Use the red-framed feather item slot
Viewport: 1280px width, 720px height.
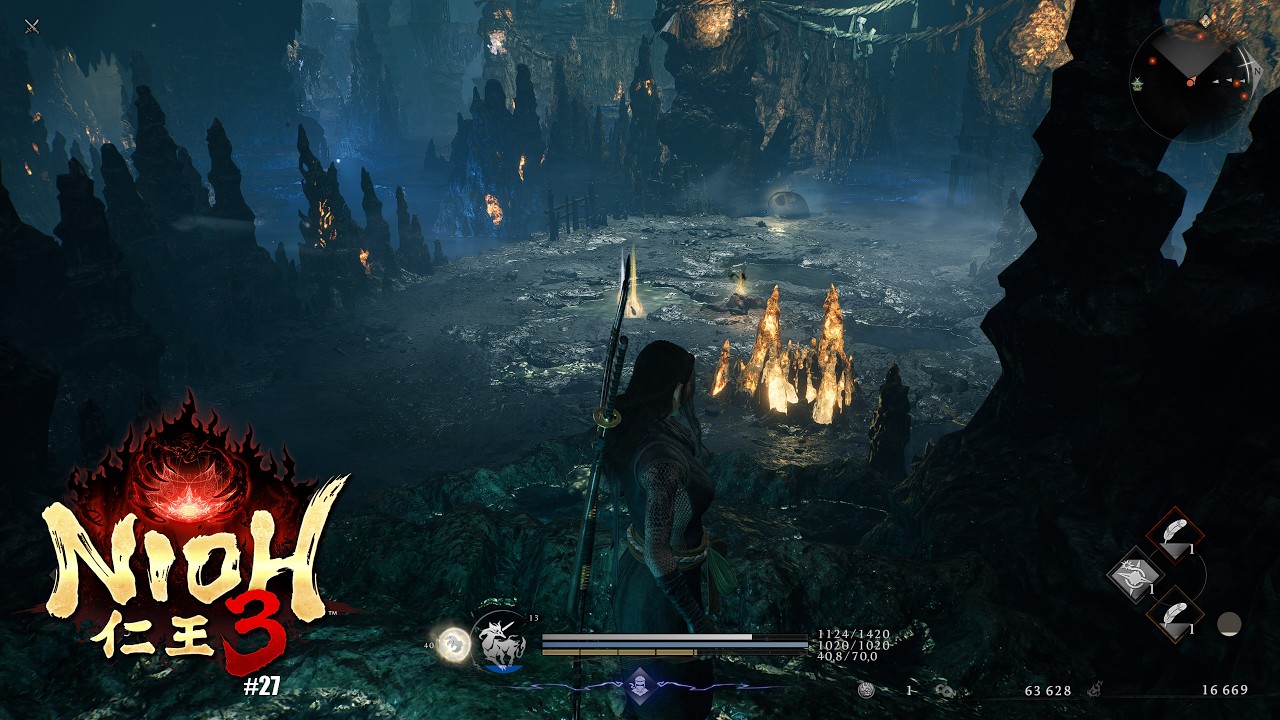point(1174,536)
